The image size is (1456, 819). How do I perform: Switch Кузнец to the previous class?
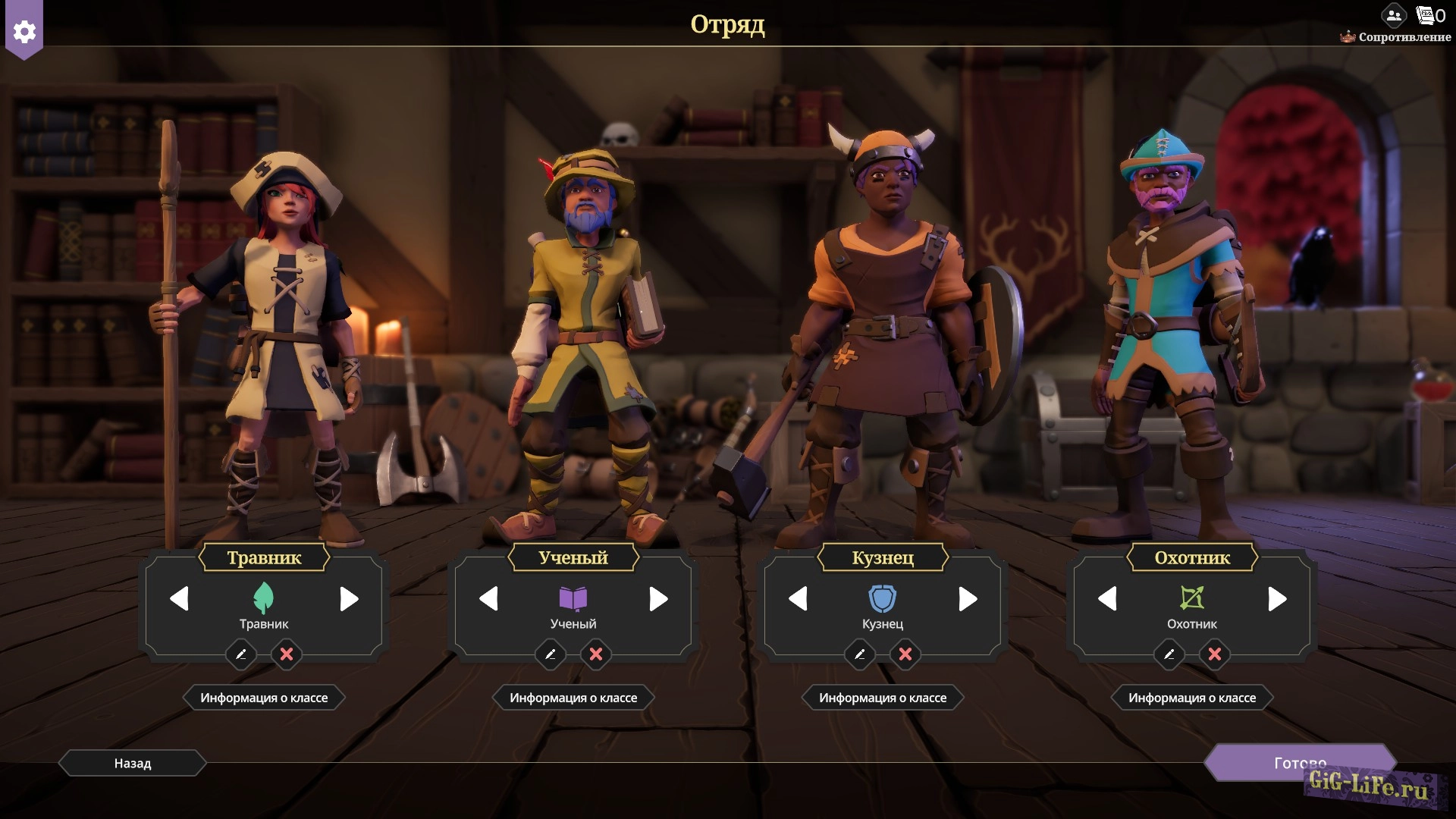pyautogui.click(x=799, y=599)
